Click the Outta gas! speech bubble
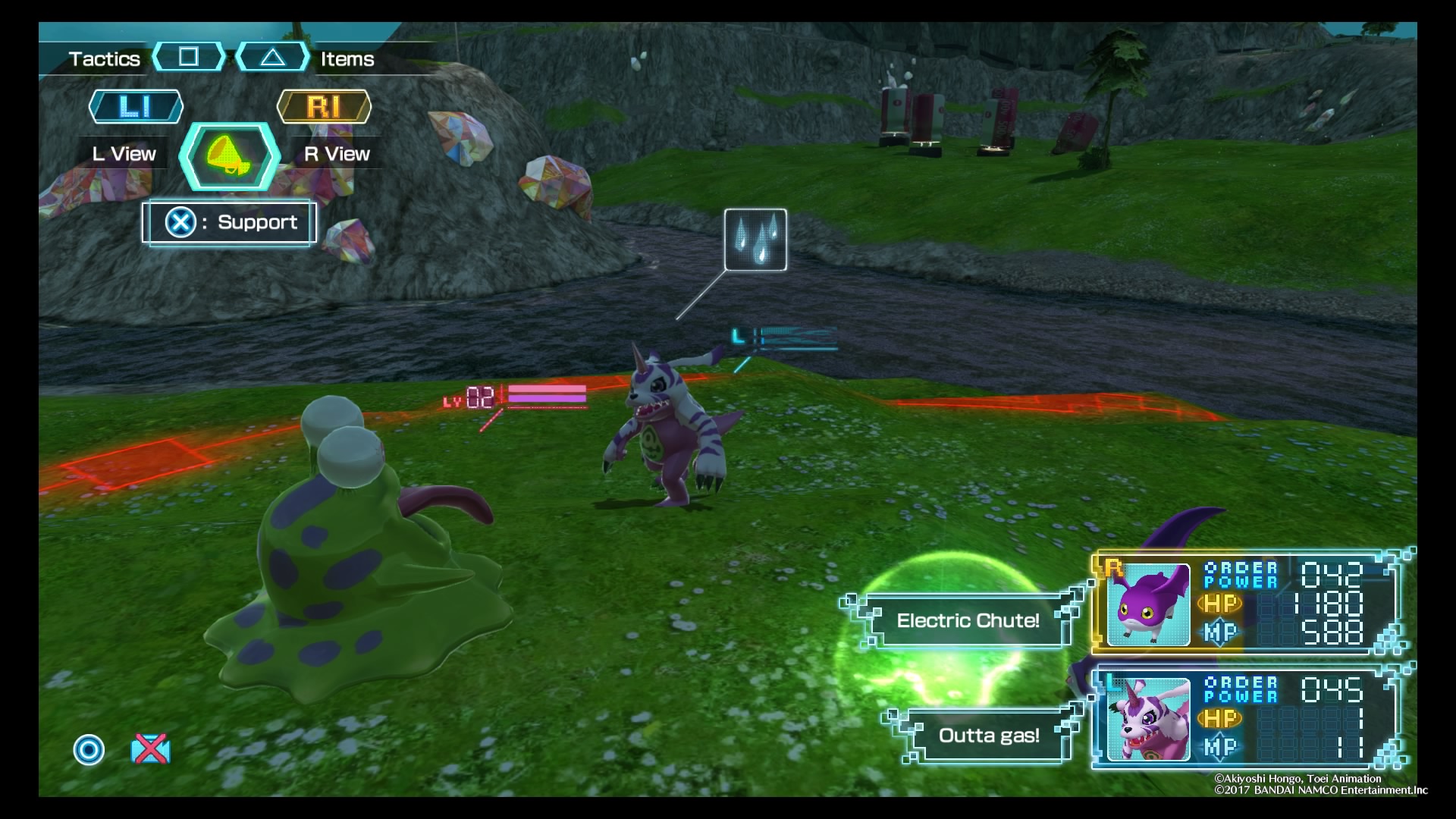The height and width of the screenshot is (819, 1456). pyautogui.click(x=988, y=735)
